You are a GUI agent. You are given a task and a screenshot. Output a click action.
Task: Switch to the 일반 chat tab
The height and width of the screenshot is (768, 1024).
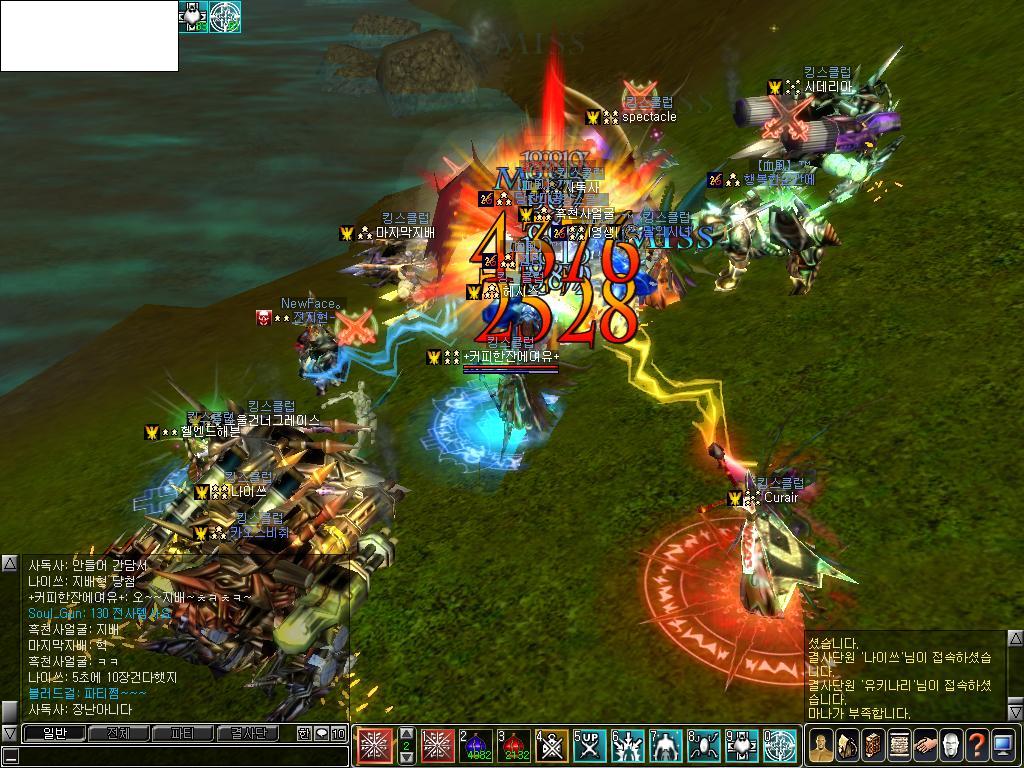(x=53, y=733)
